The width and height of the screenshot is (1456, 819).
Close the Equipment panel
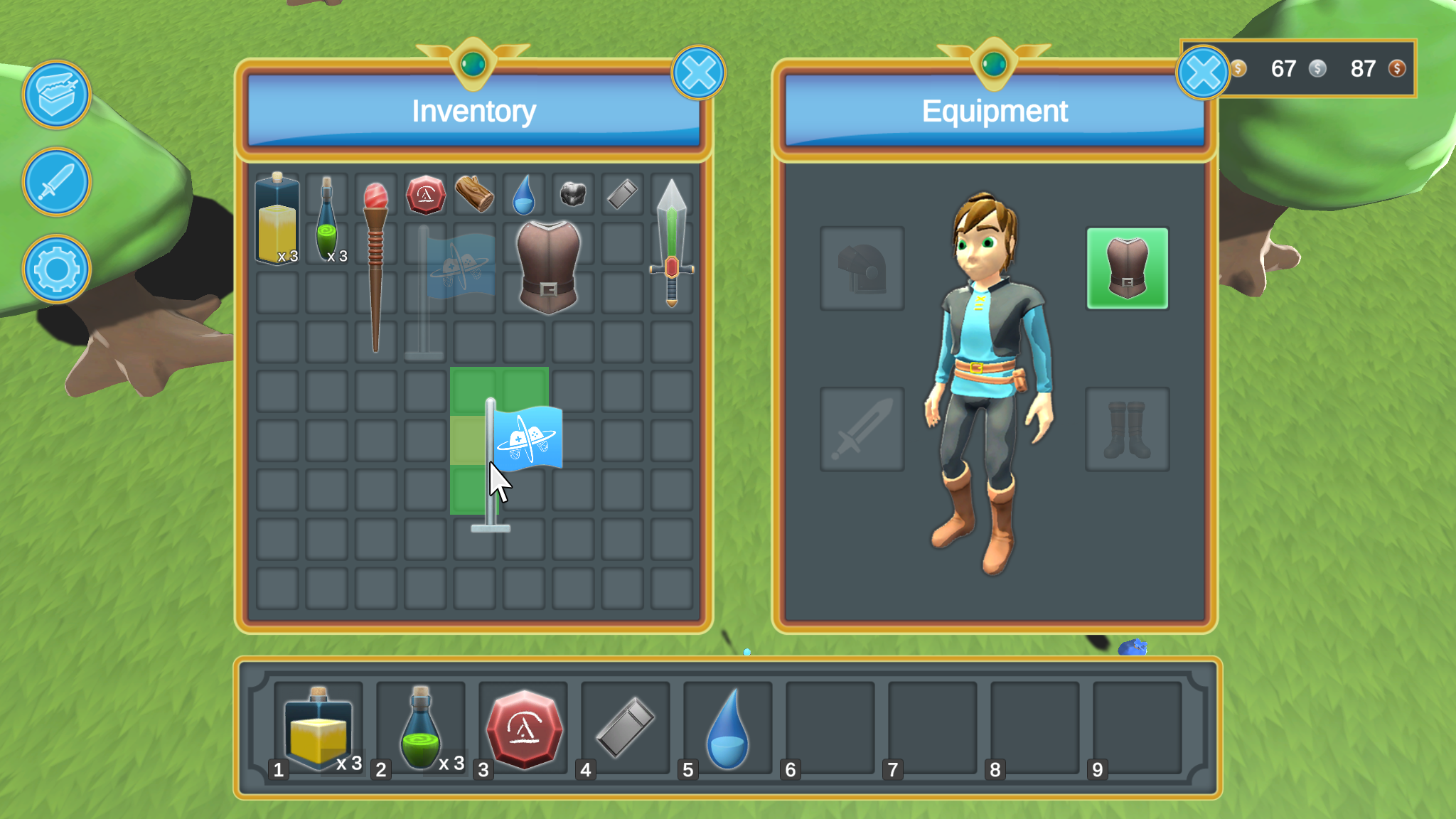[1203, 72]
